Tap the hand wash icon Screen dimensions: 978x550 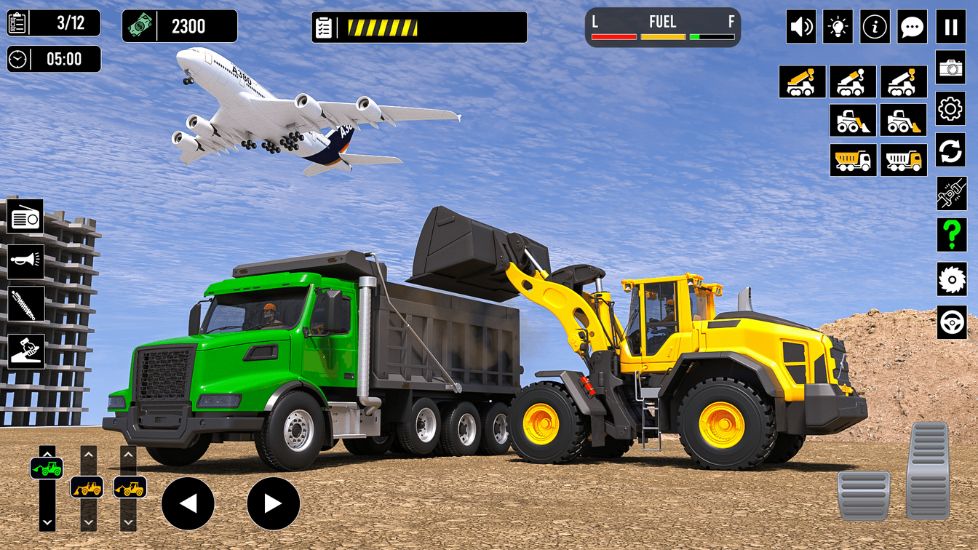(x=26, y=349)
